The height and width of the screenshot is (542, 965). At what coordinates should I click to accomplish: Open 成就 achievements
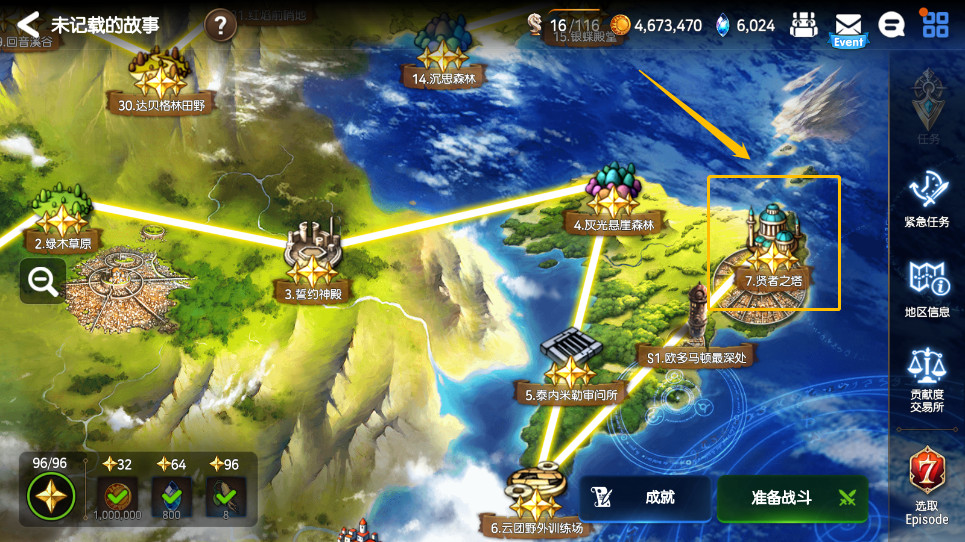(x=645, y=498)
